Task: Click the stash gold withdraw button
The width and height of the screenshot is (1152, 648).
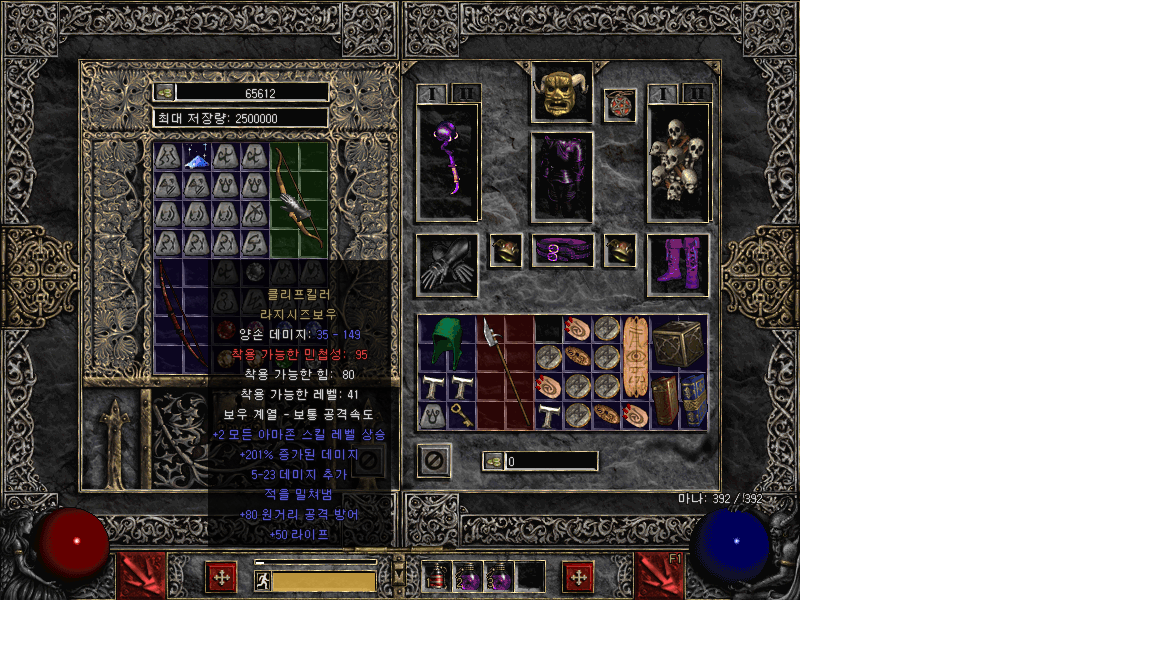Action: (165, 92)
